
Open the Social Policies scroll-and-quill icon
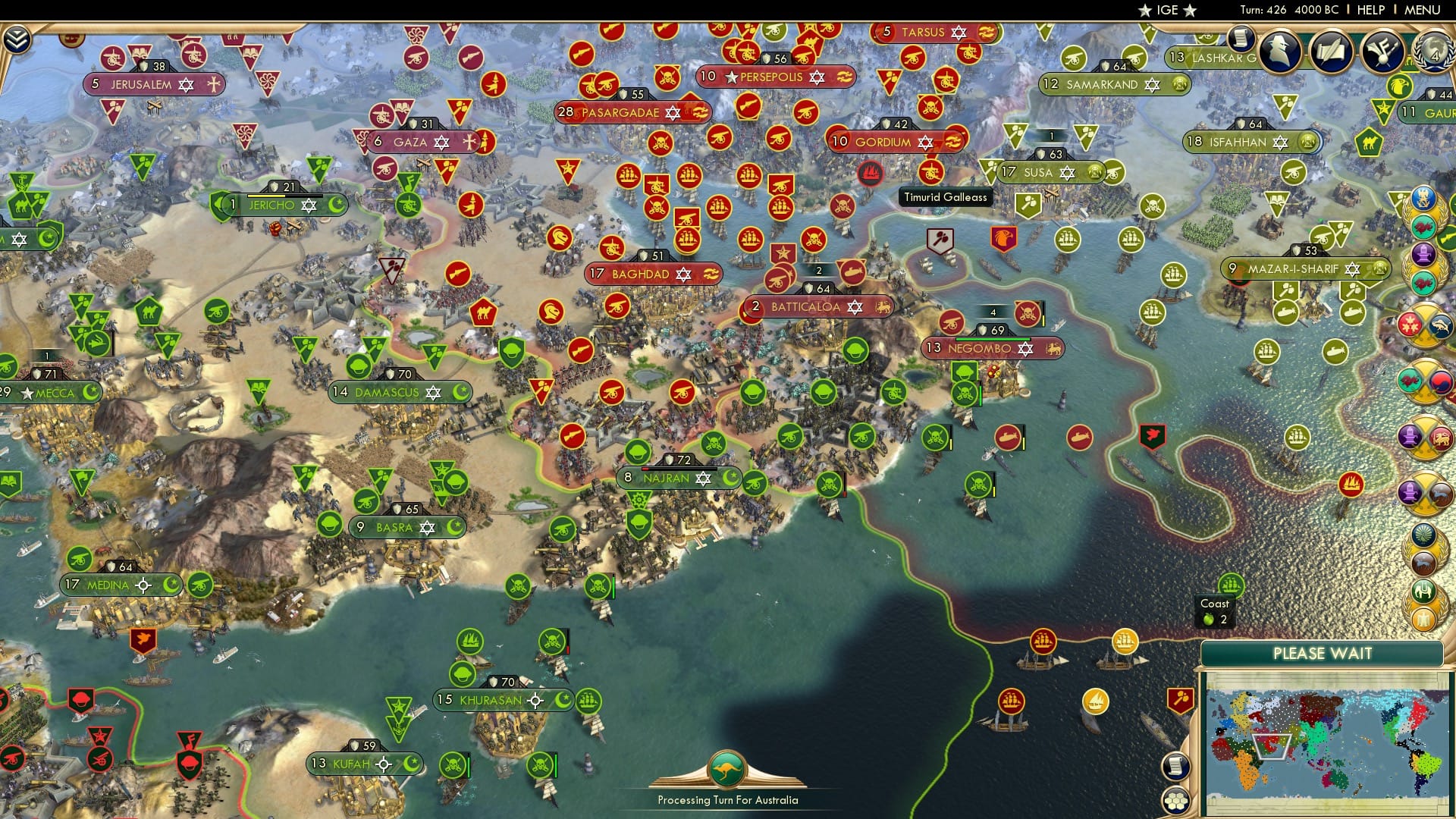point(1332,50)
